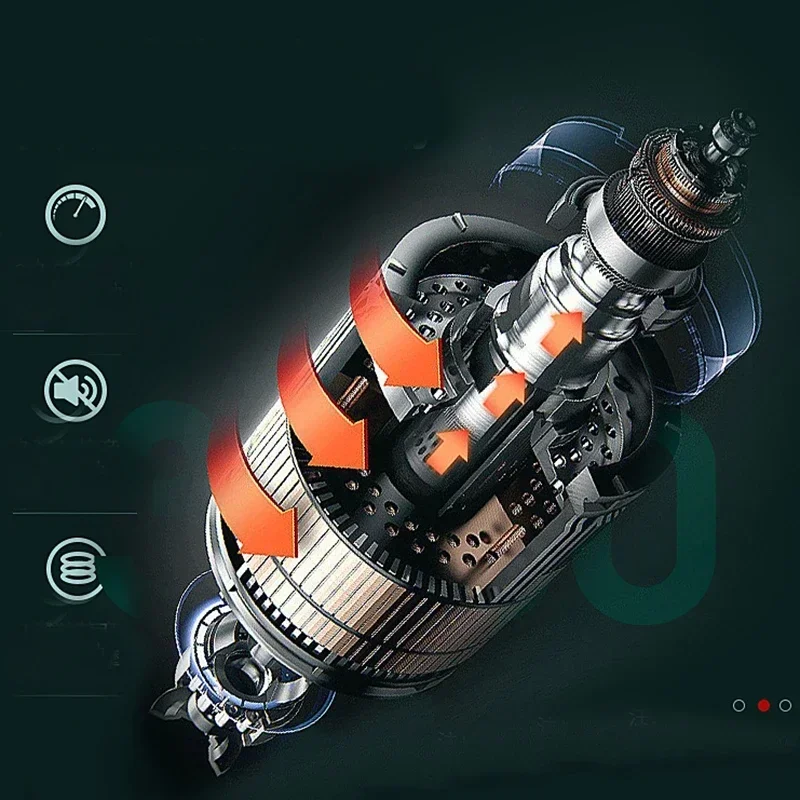This screenshot has height=800, width=800.
Task: Choose the coil spring icon
Action: pos(74,567)
